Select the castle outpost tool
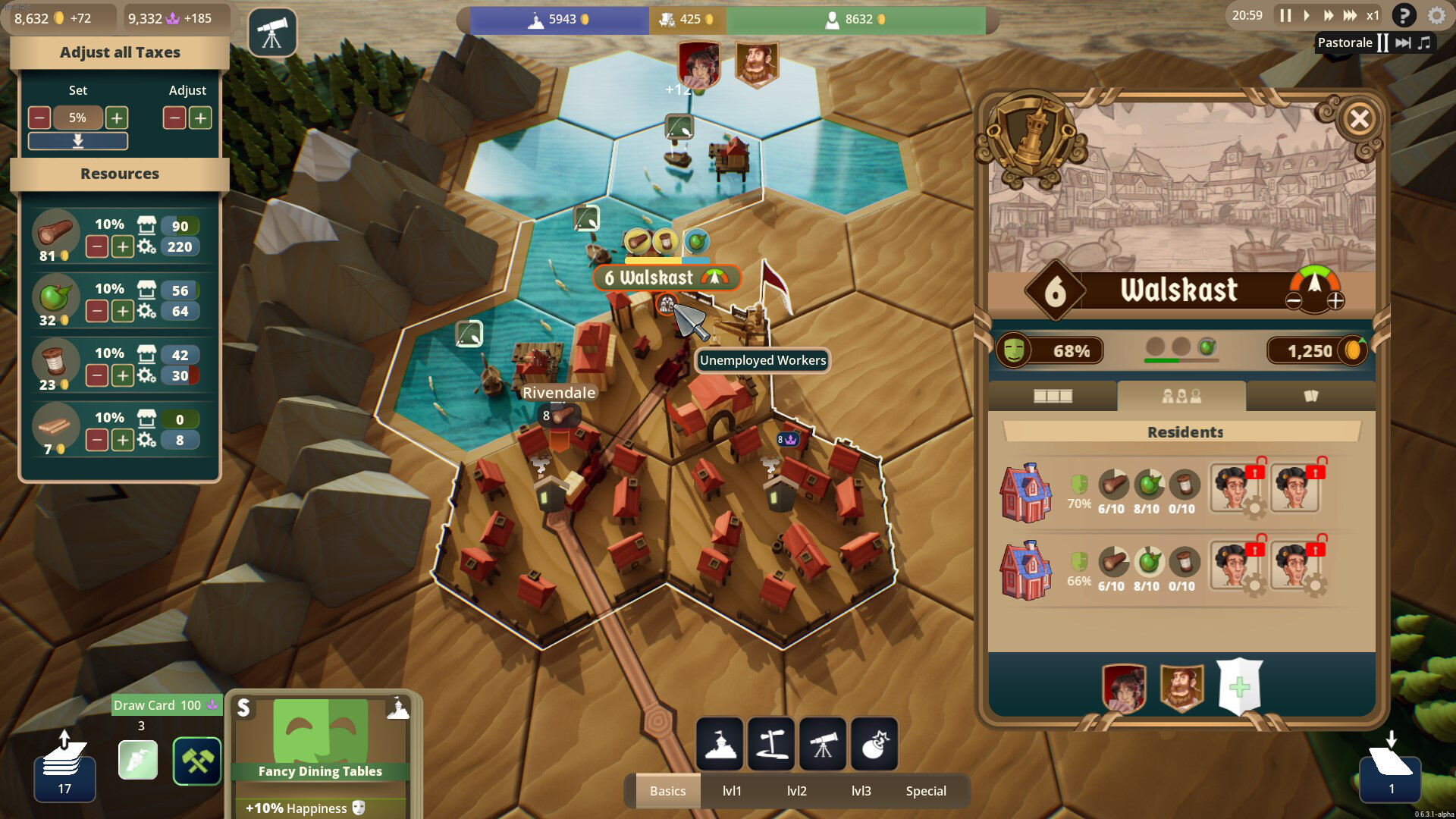This screenshot has width=1456, height=819. pos(719,744)
